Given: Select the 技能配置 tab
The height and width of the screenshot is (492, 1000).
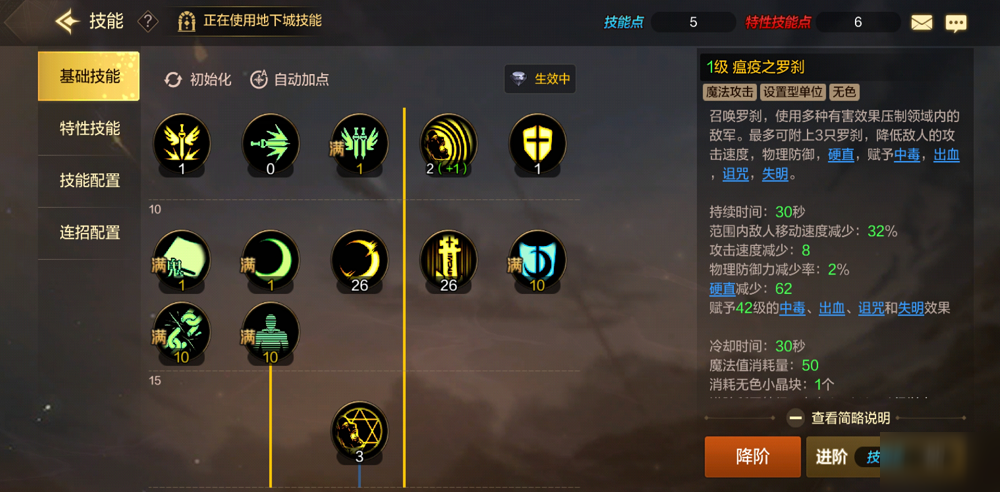Looking at the screenshot, I should point(89,181).
